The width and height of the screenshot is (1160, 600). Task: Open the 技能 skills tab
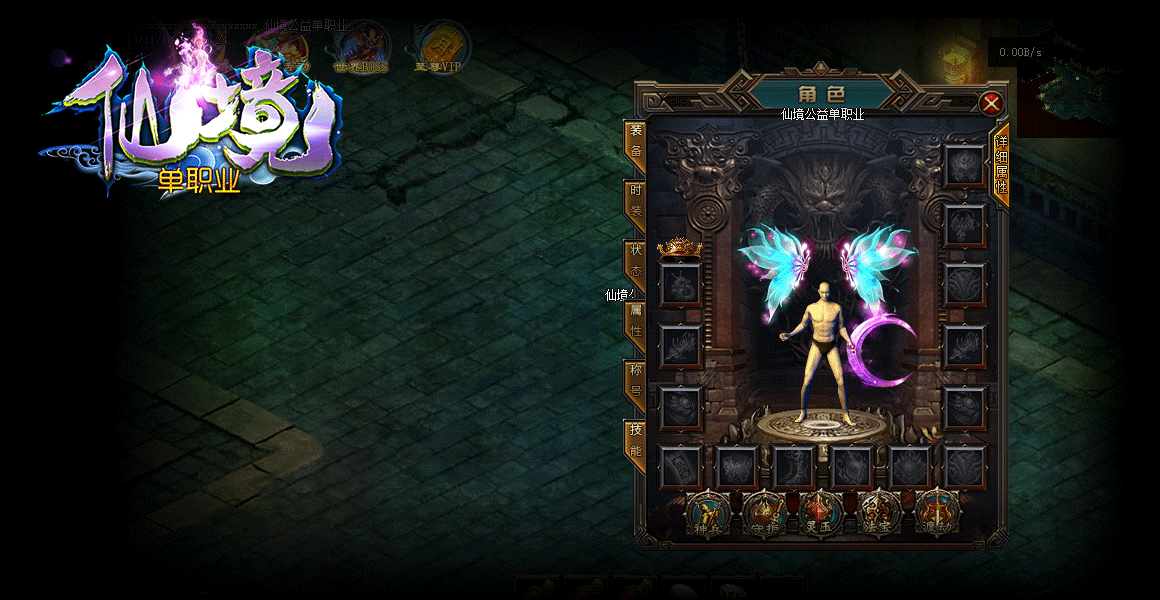pos(635,441)
